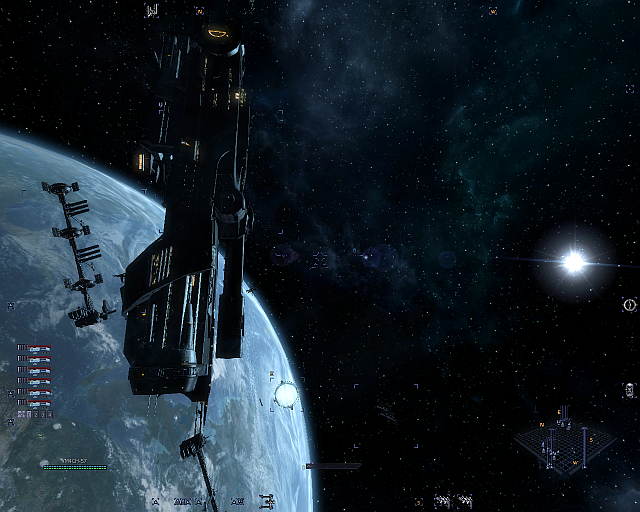Image resolution: width=640 pixels, height=512 pixels.
Task: Select the round compass-like icon at right edge
Action: click(629, 304)
